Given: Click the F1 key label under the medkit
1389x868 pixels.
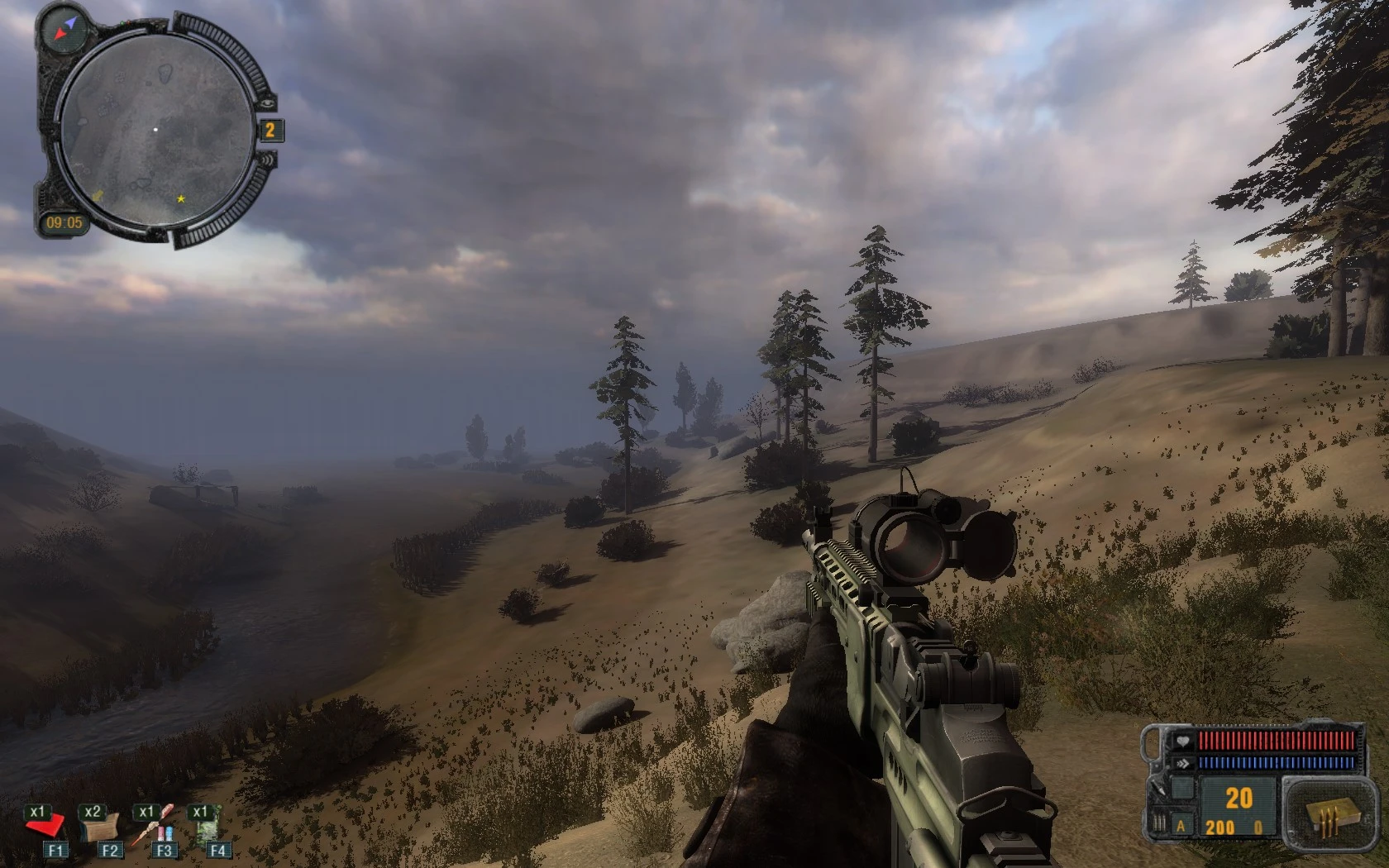Looking at the screenshot, I should (x=56, y=849).
